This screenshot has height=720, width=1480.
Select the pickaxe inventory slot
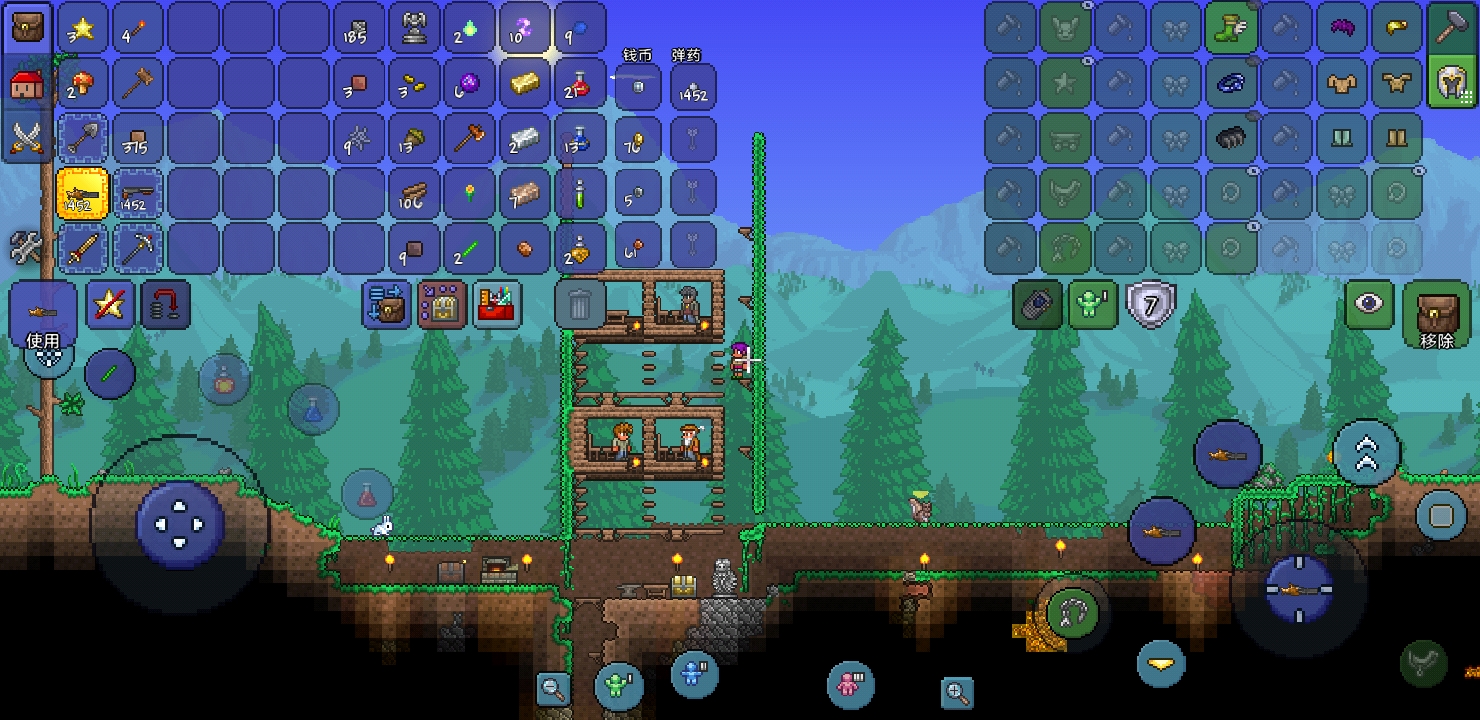[138, 248]
